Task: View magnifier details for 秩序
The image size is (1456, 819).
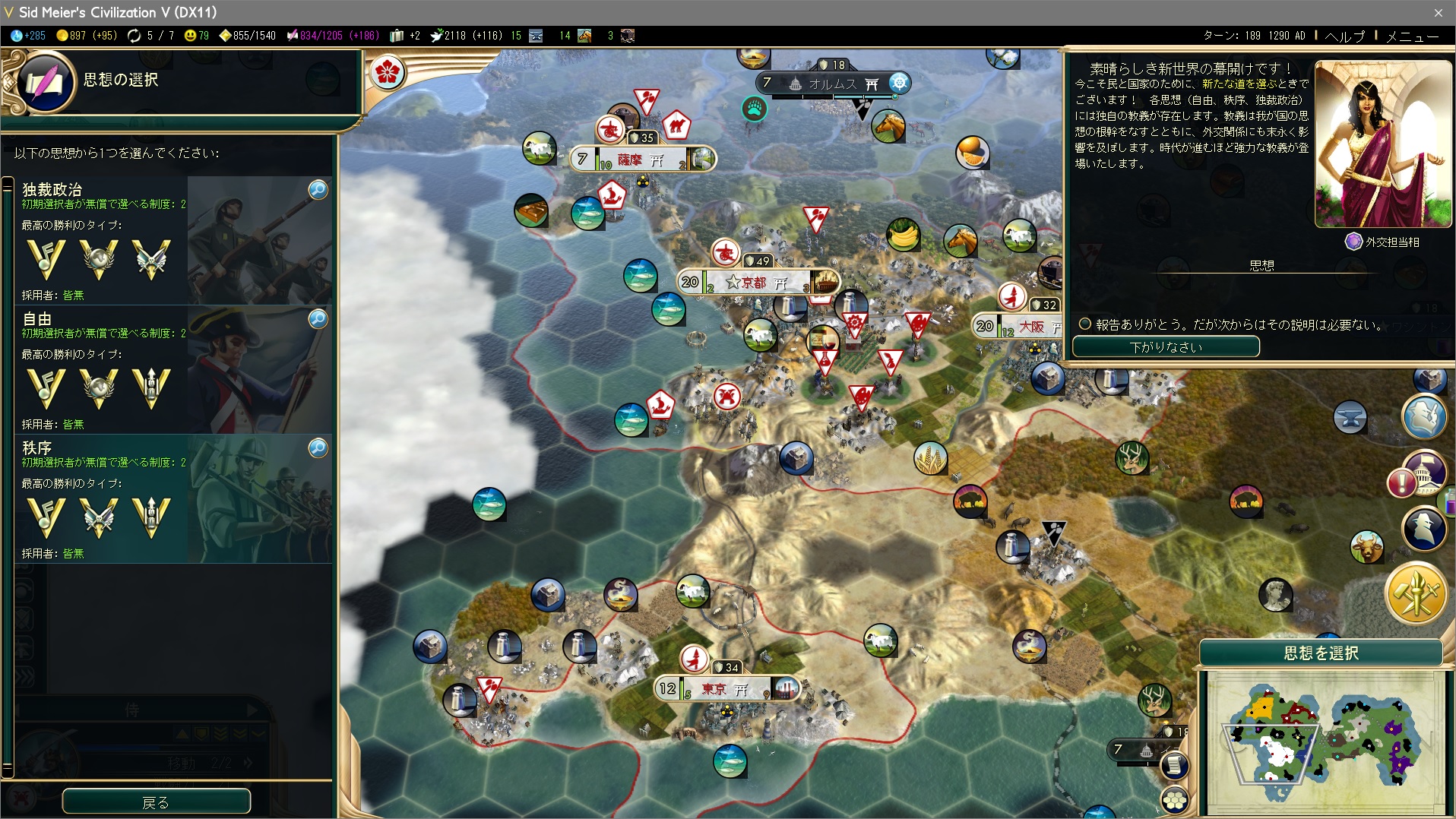Action: [318, 447]
